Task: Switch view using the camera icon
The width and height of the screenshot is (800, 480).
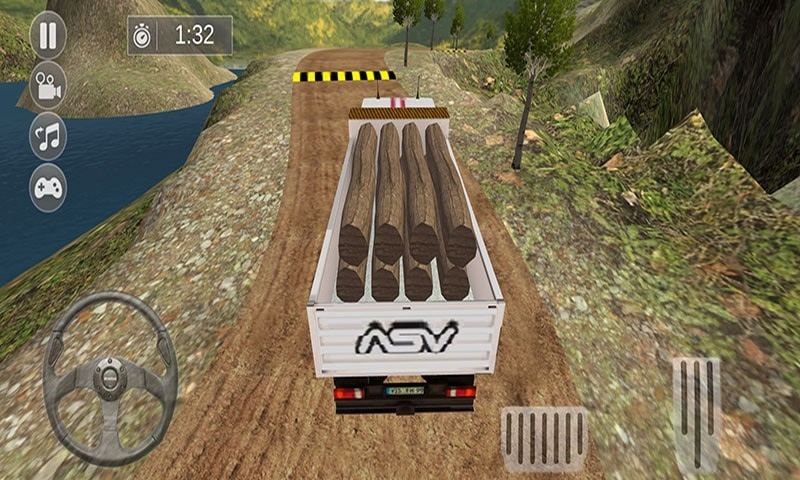Action: (x=47, y=86)
